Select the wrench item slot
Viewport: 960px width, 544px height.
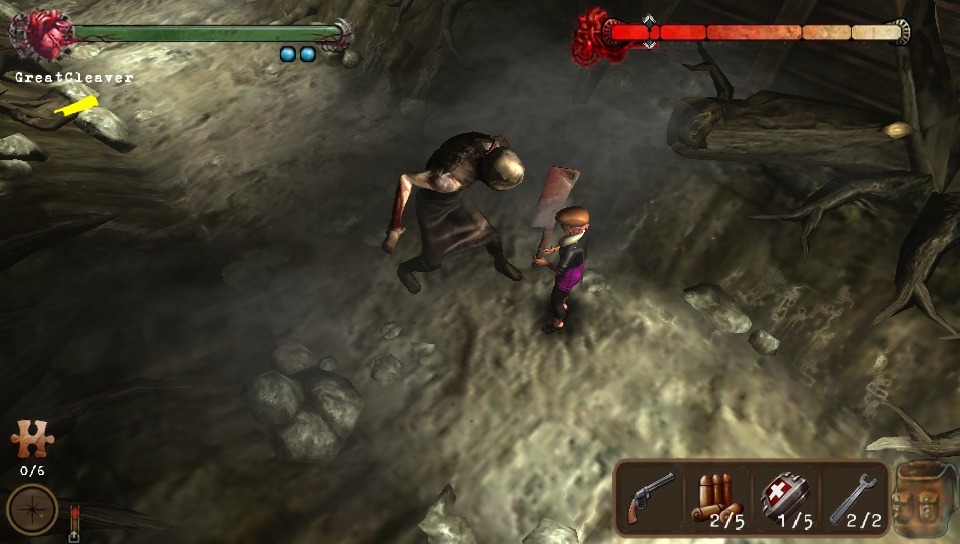pyautogui.click(x=854, y=497)
